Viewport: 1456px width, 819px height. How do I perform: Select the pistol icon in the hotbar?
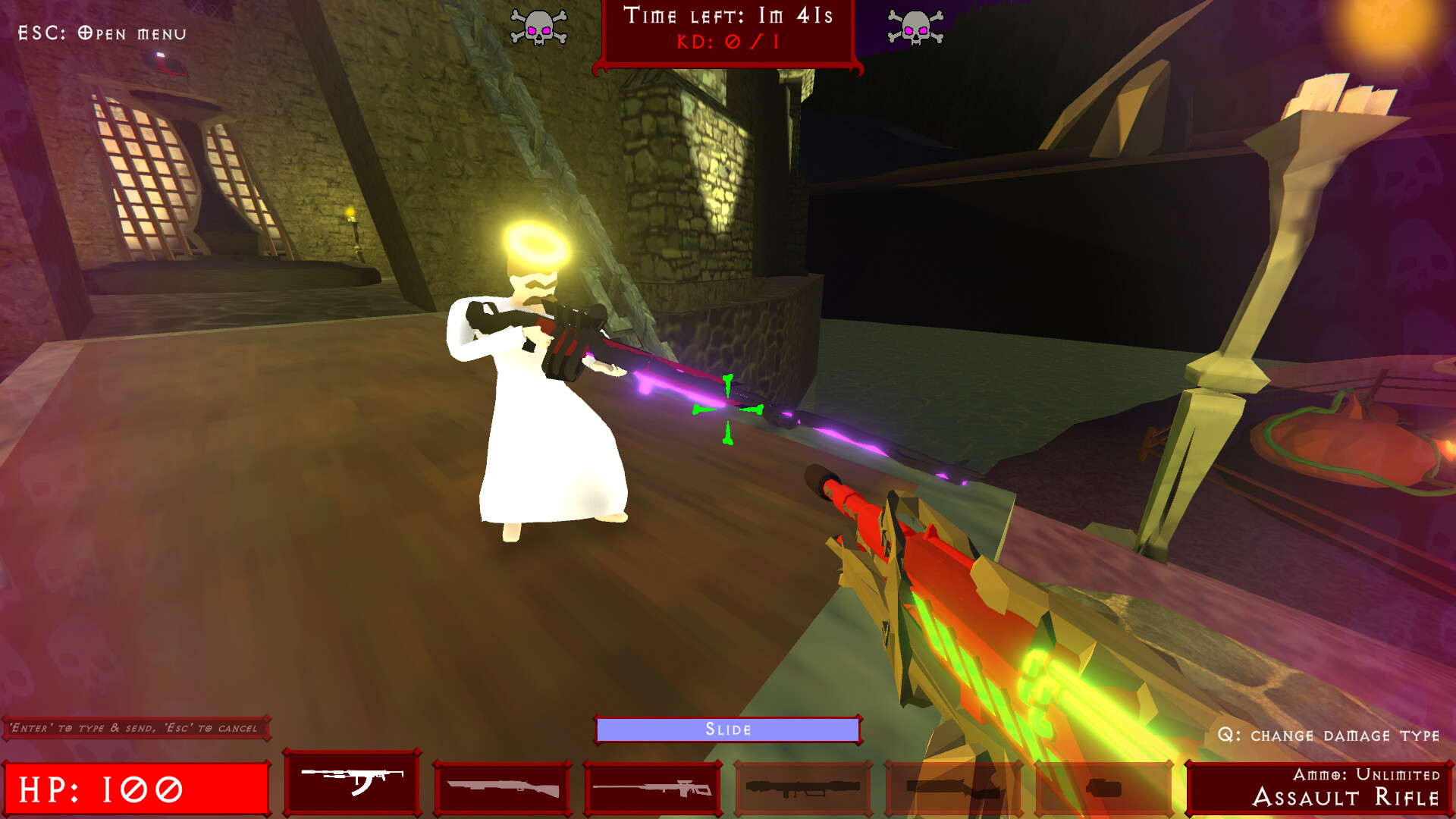click(x=1105, y=785)
